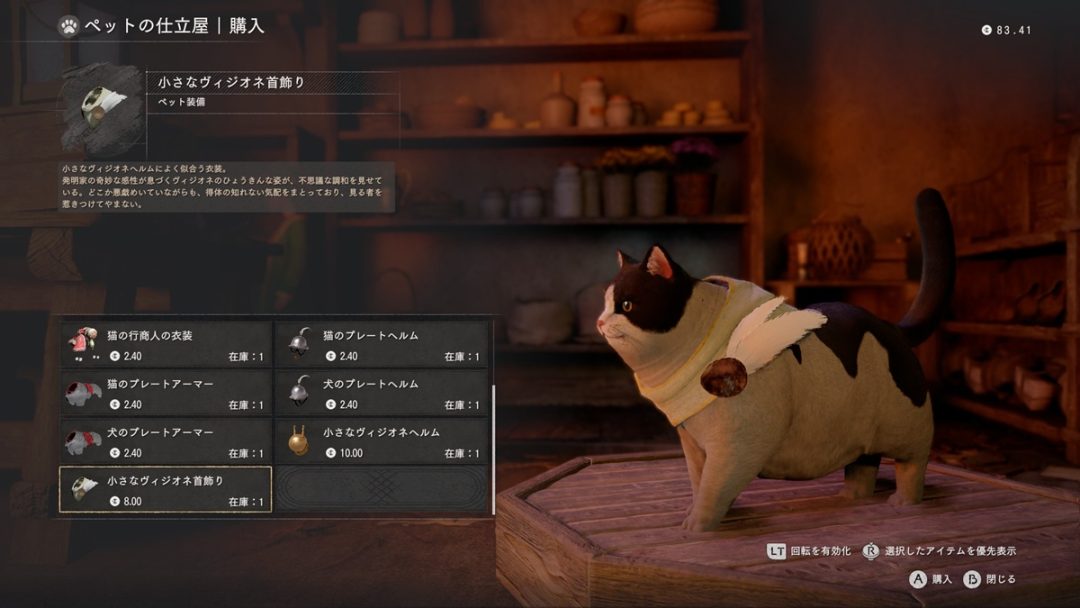Choose the 猫のプレートヘルム item

(382, 345)
